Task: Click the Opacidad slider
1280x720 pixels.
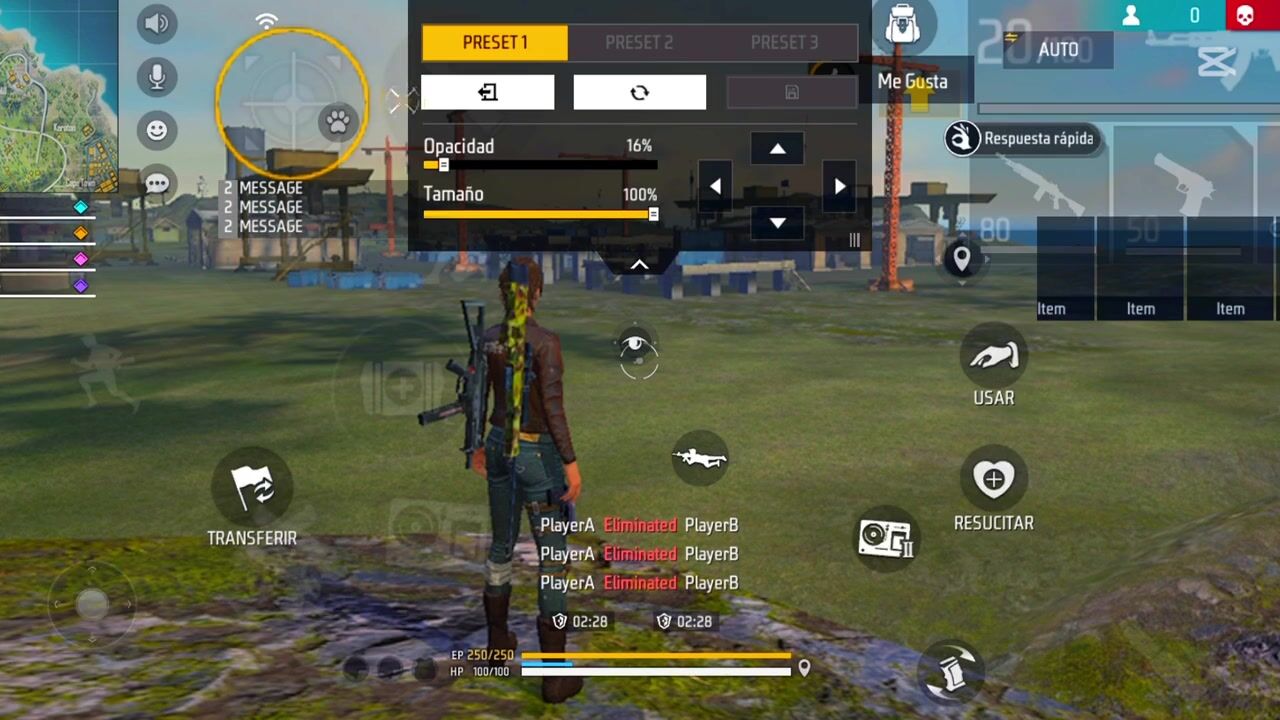Action: 540,165
